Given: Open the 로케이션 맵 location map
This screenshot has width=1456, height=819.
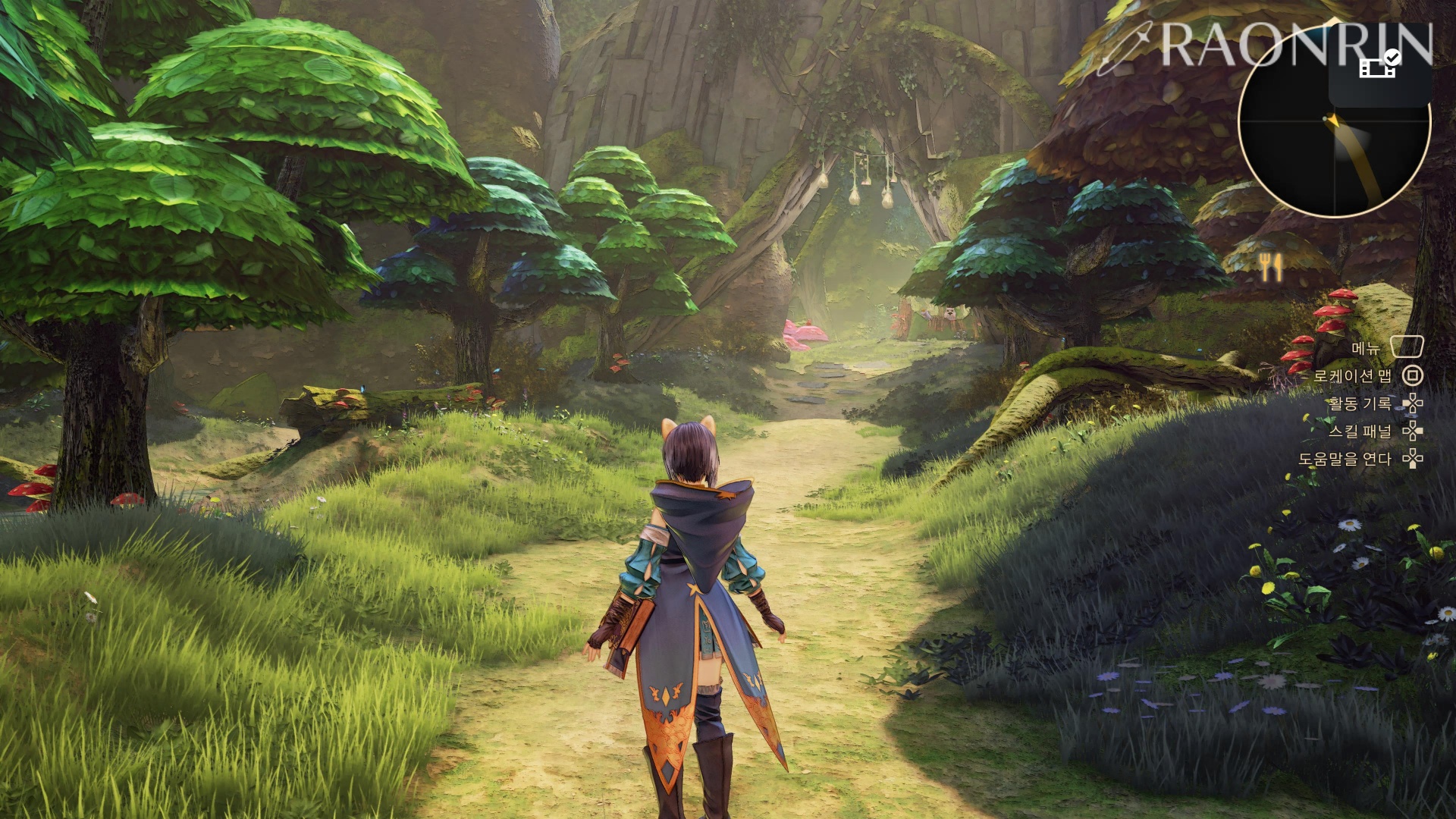Looking at the screenshot, I should (x=1352, y=376).
